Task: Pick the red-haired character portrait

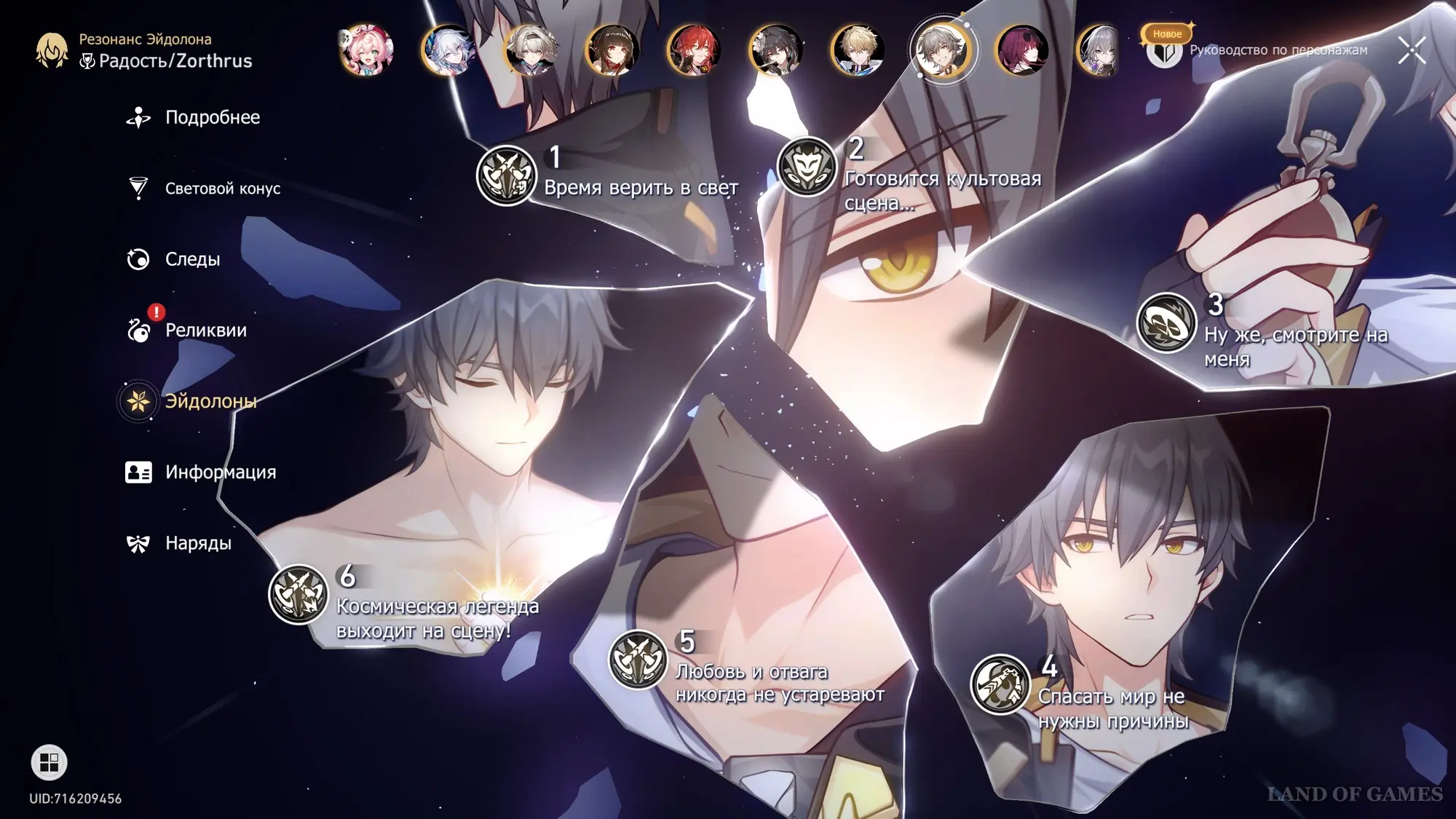Action: point(695,50)
